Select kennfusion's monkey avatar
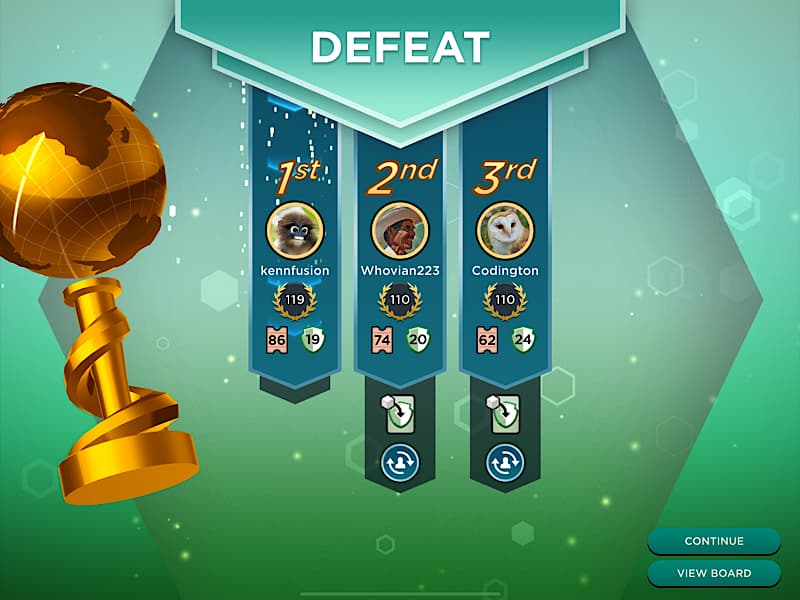Viewport: 800px width, 600px height. 295,231
